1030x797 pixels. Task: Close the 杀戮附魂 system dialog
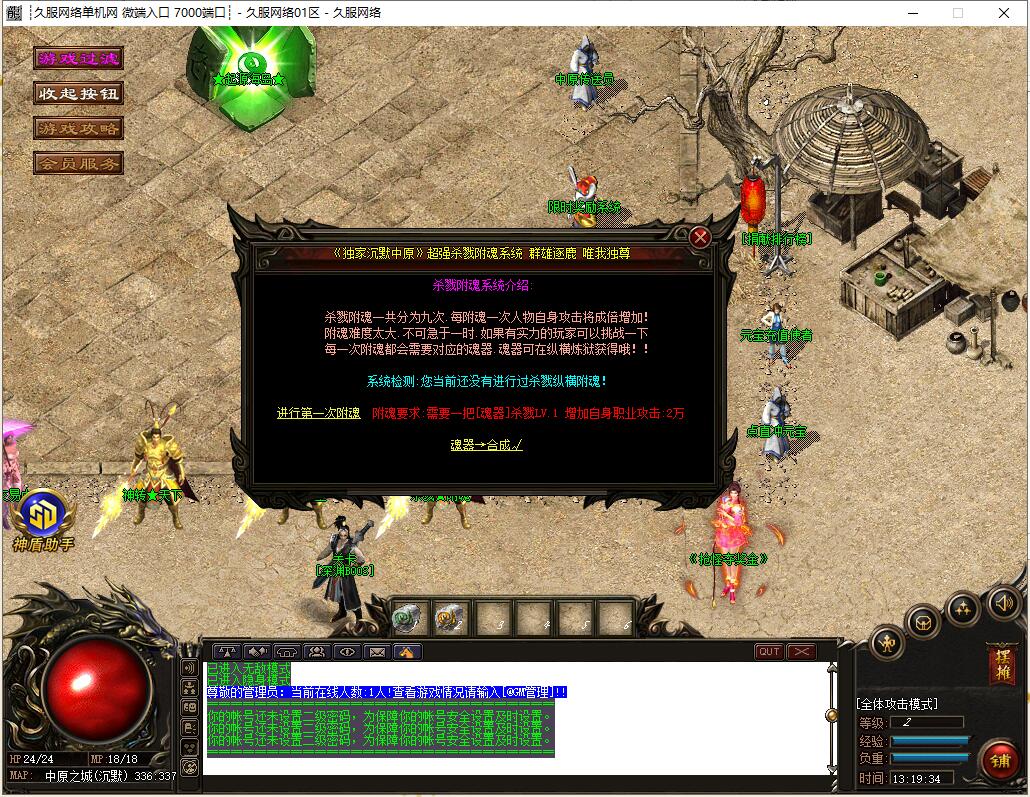[700, 237]
